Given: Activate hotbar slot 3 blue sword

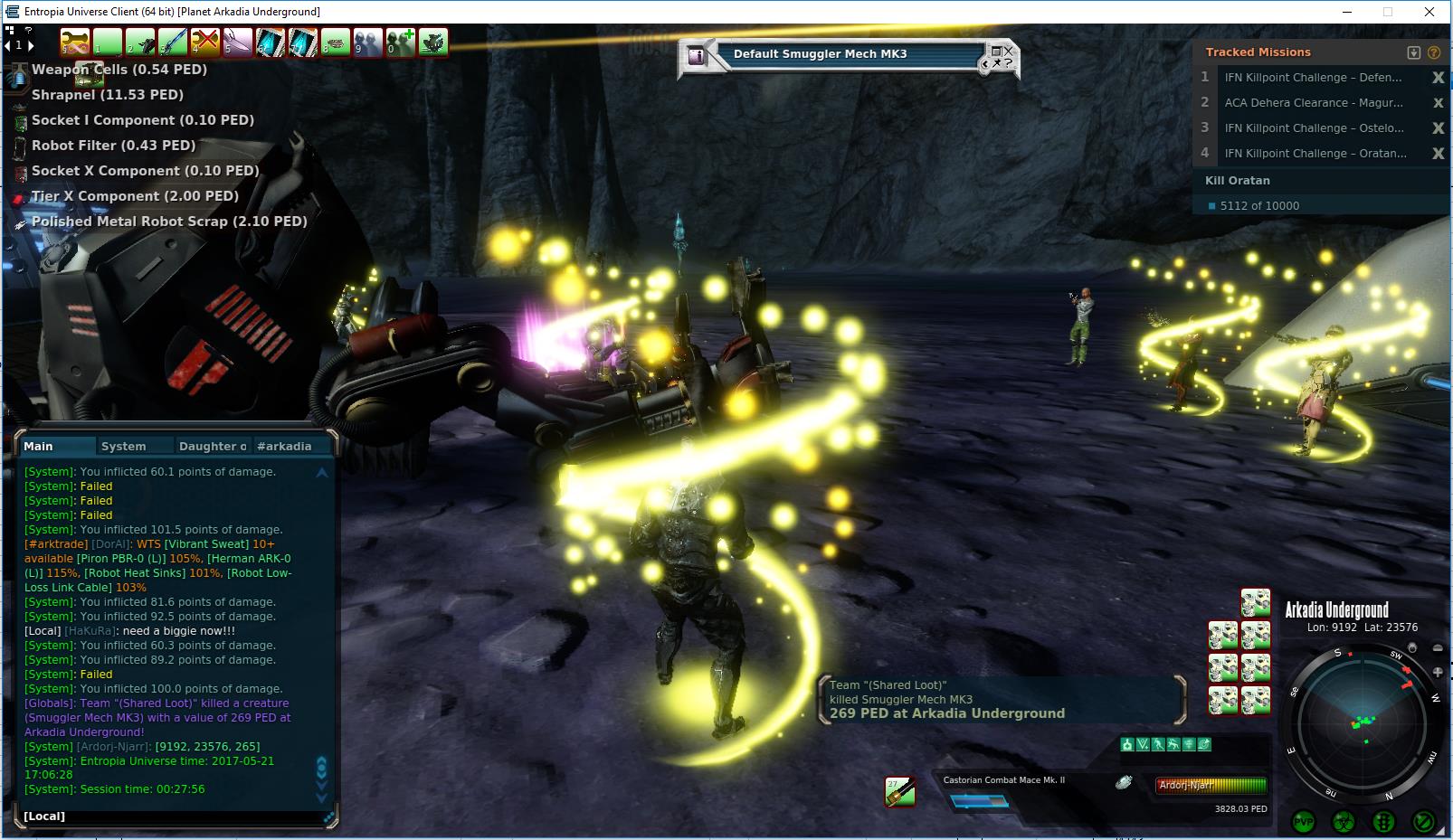Looking at the screenshot, I should tap(173, 42).
